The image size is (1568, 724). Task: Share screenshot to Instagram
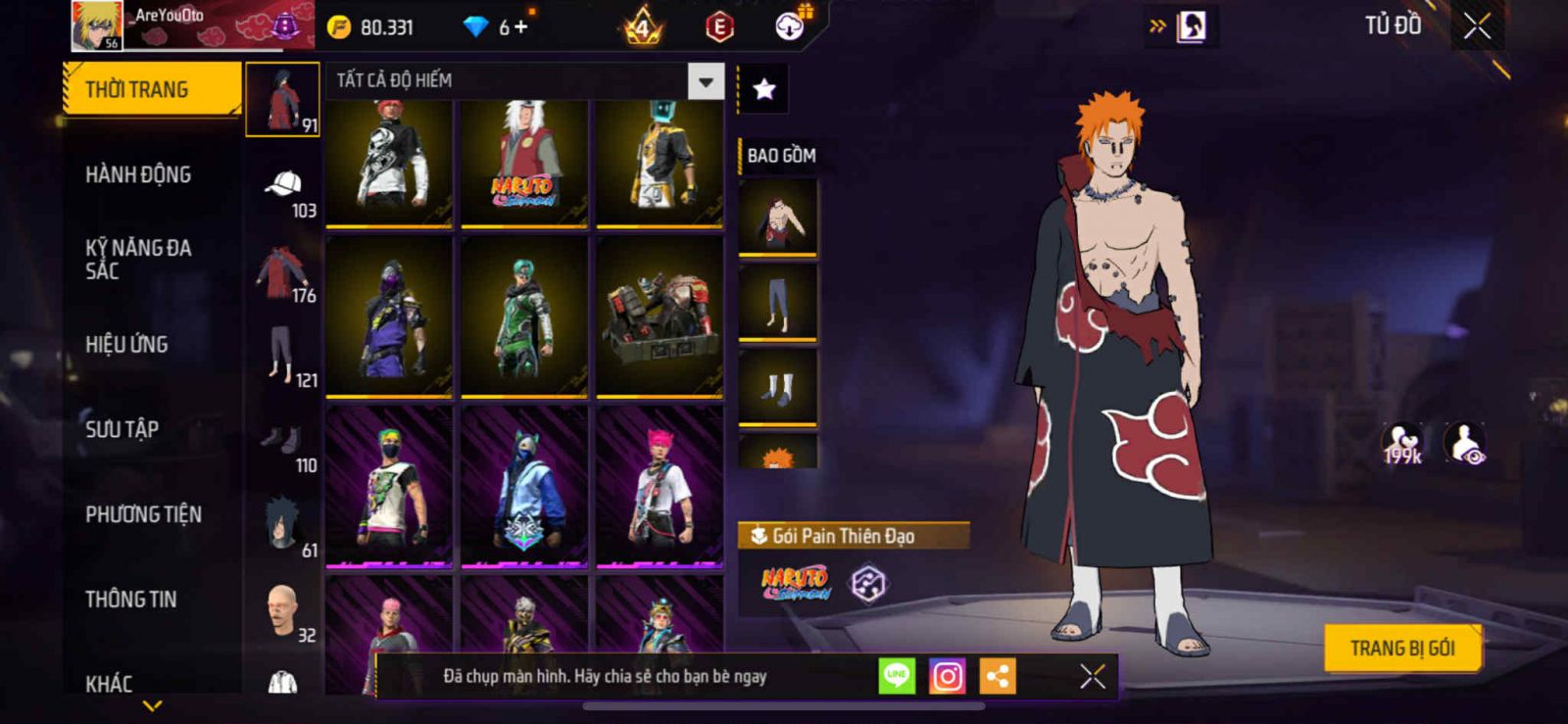coord(947,676)
